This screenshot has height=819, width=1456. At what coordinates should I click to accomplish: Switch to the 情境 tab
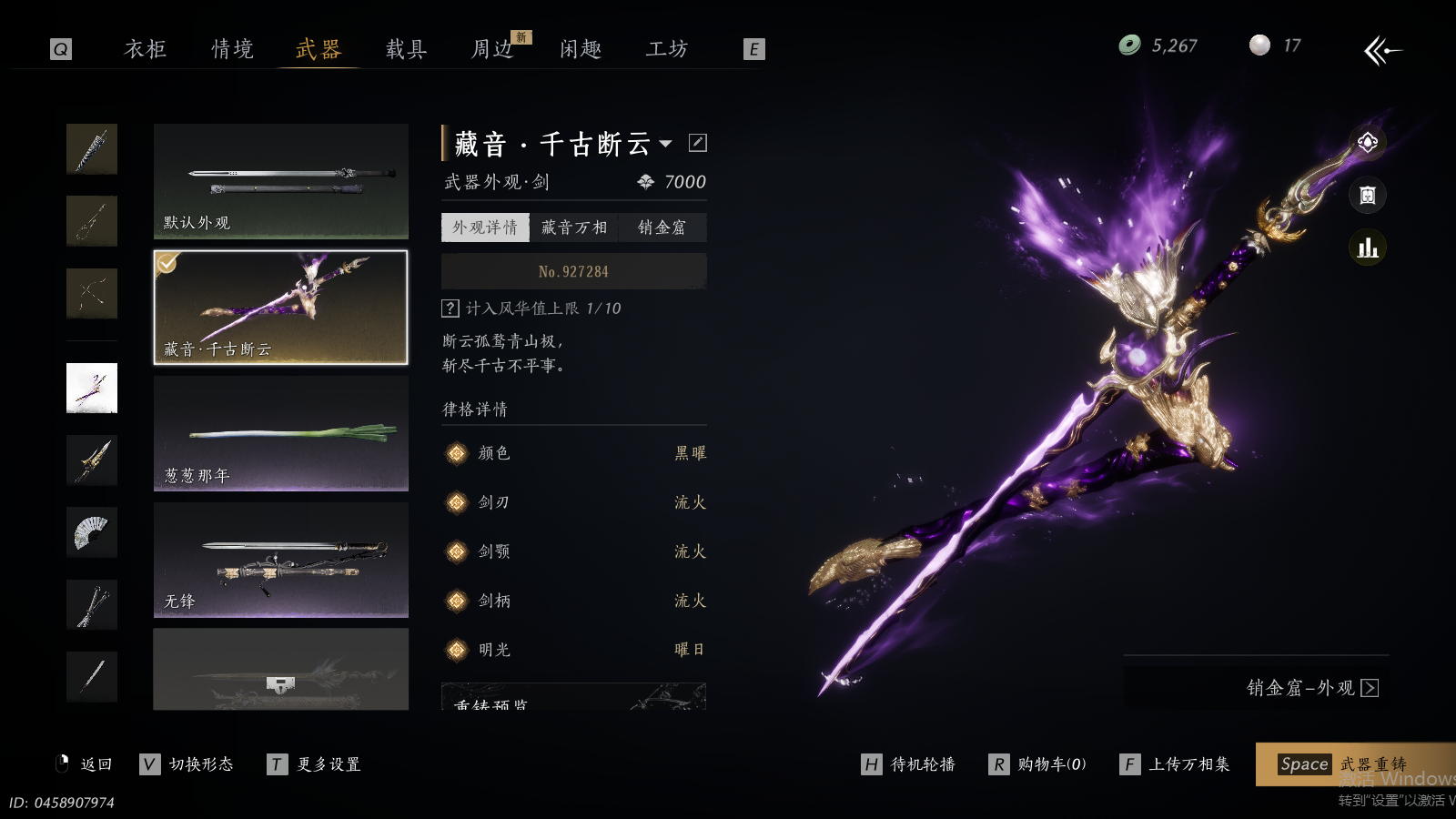(x=232, y=49)
